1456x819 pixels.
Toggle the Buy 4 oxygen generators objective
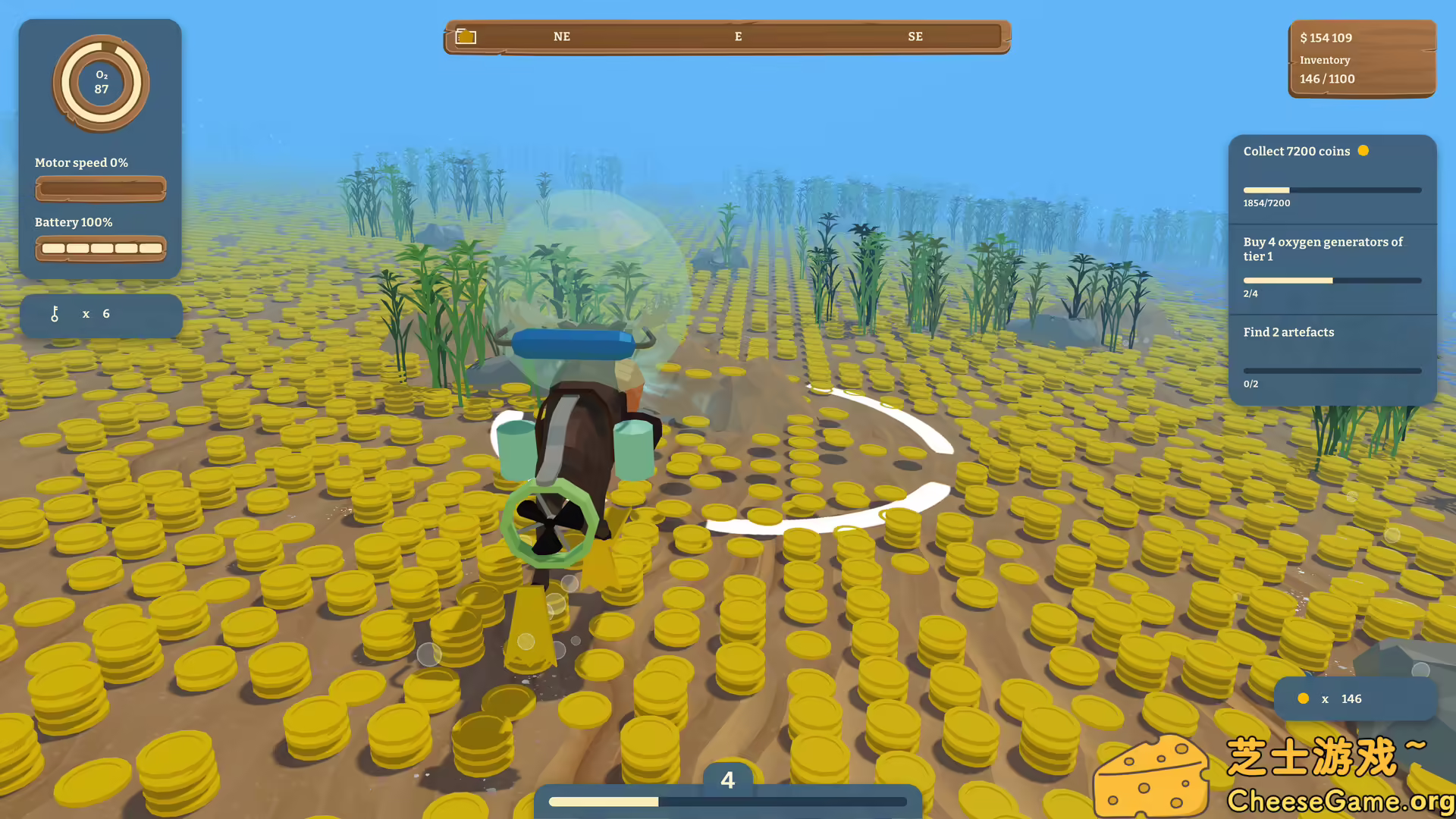(1323, 249)
